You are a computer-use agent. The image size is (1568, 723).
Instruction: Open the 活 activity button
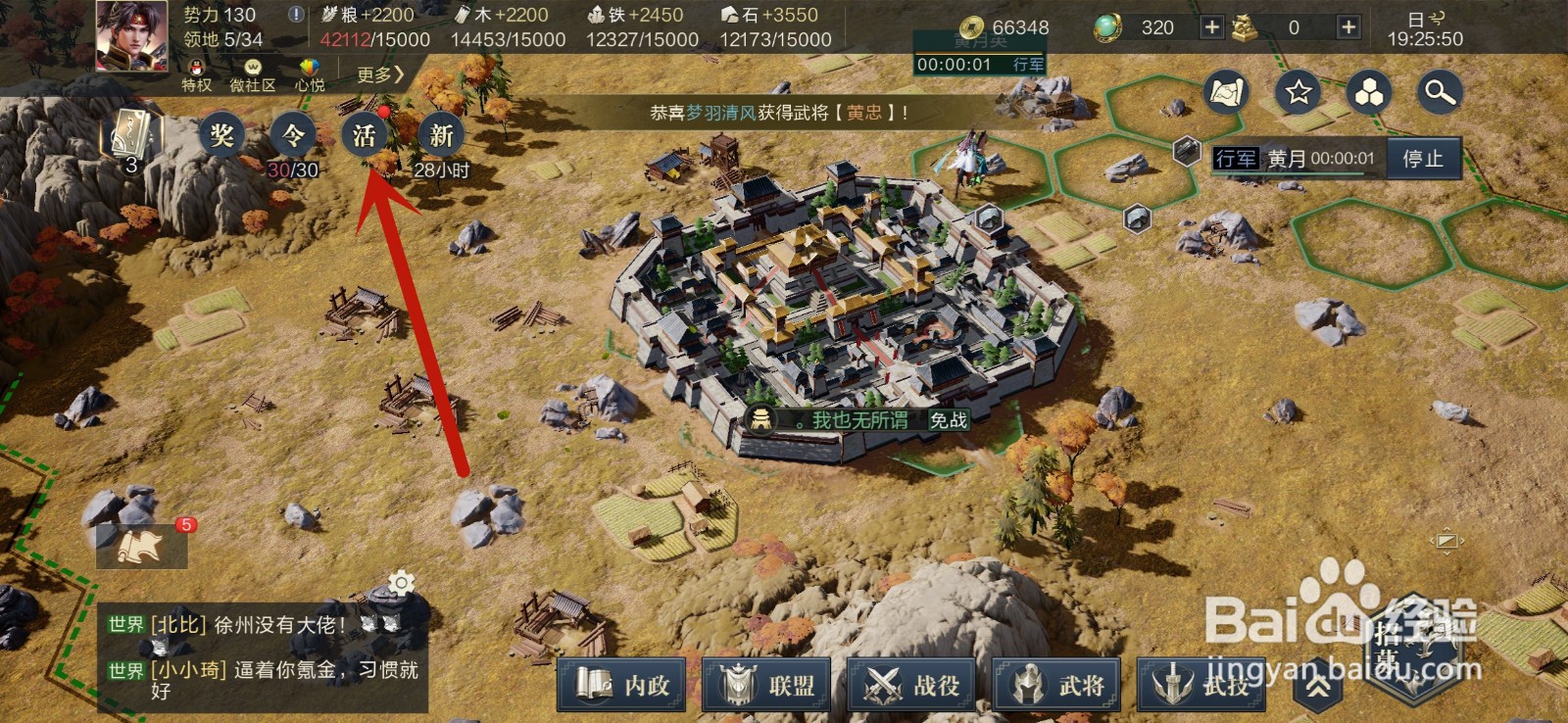coord(365,135)
